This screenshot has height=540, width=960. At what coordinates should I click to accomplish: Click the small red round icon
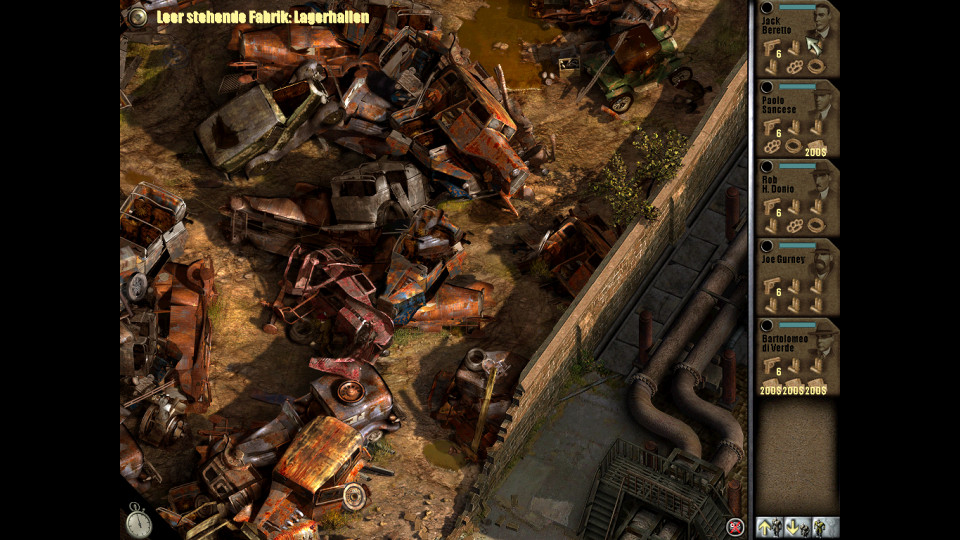point(736,526)
